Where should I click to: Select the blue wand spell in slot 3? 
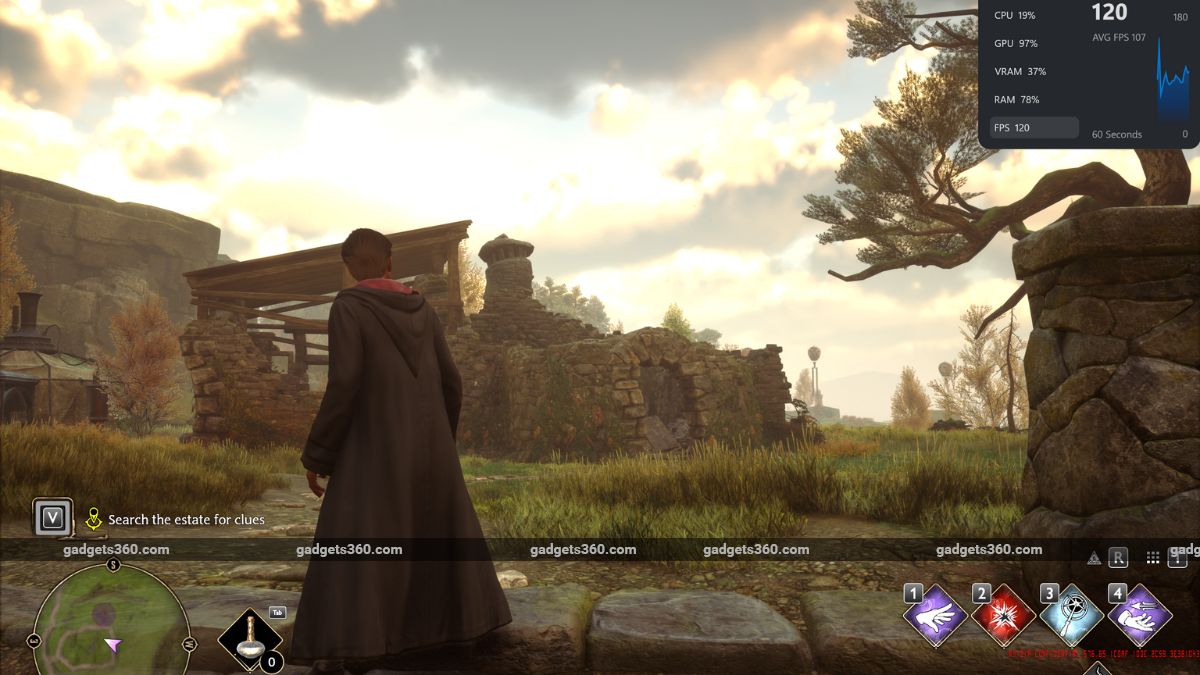[x=1071, y=616]
